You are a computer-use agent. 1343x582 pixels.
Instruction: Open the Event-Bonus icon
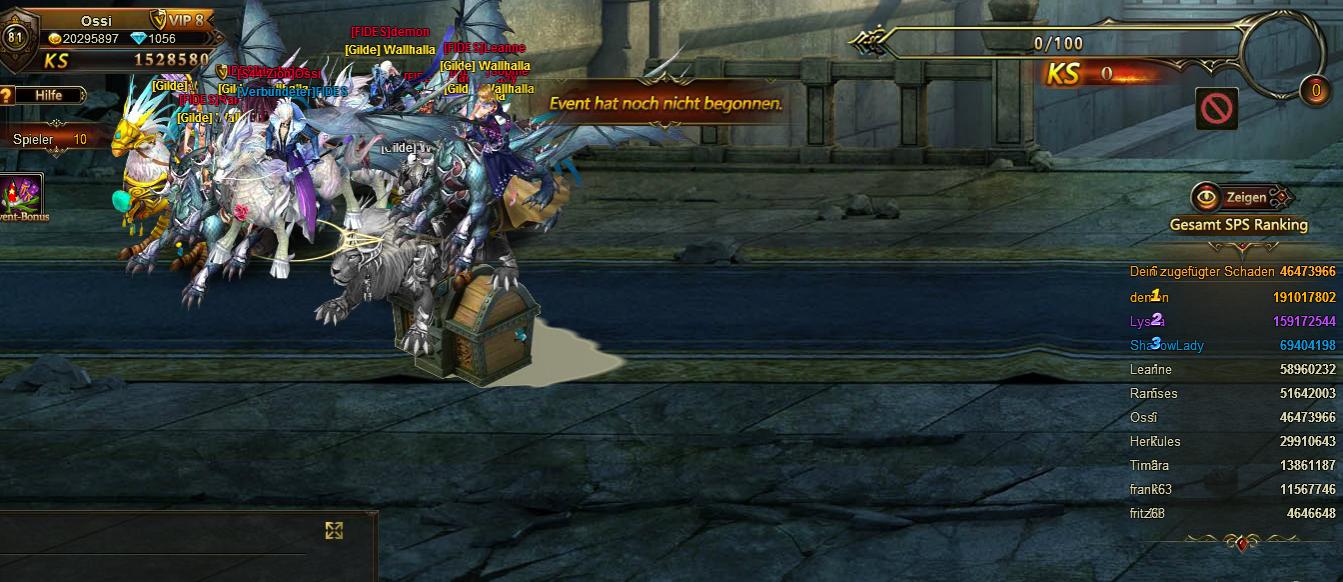click(22, 195)
